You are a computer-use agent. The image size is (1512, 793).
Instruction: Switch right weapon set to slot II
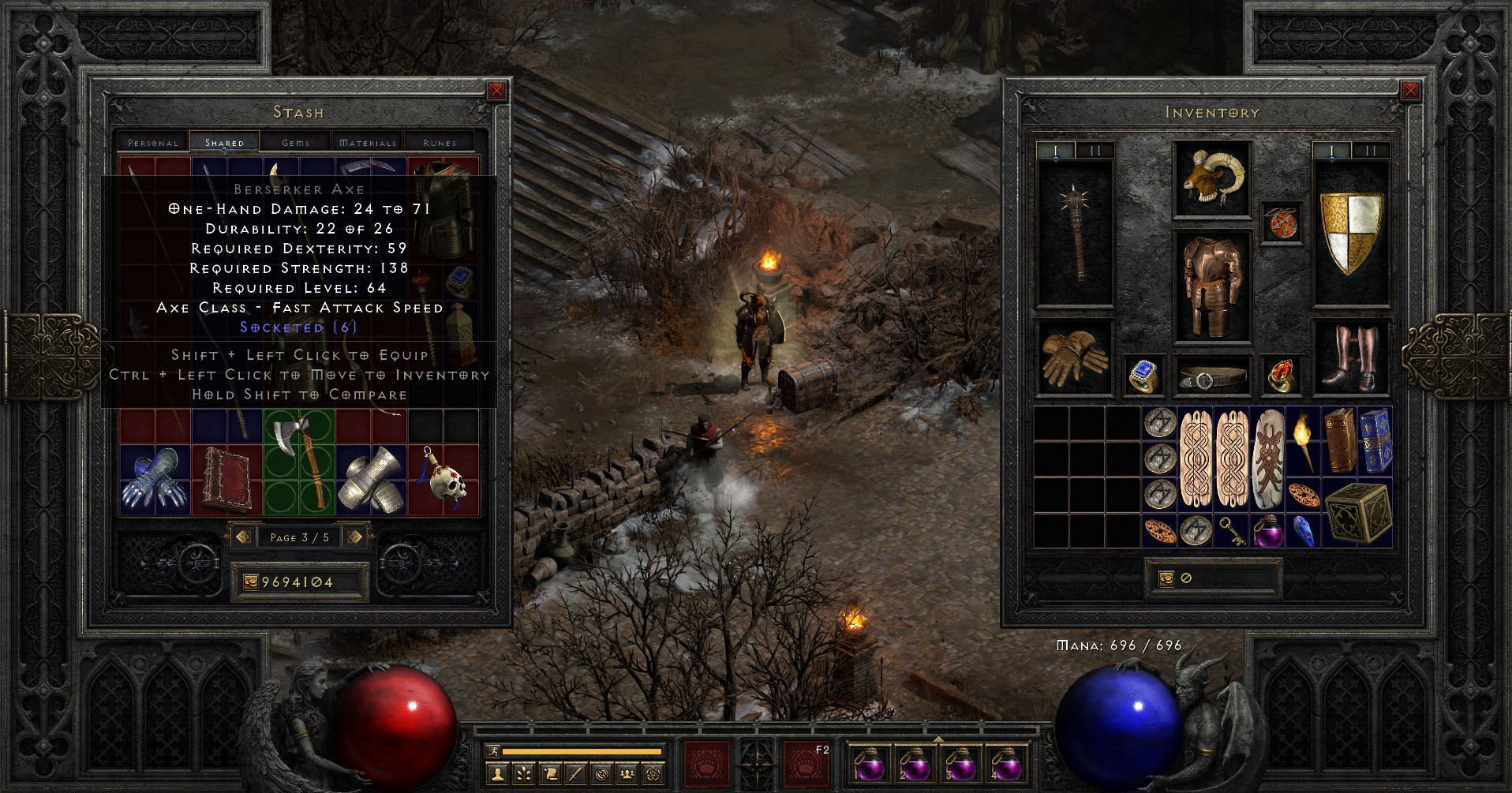(1372, 151)
